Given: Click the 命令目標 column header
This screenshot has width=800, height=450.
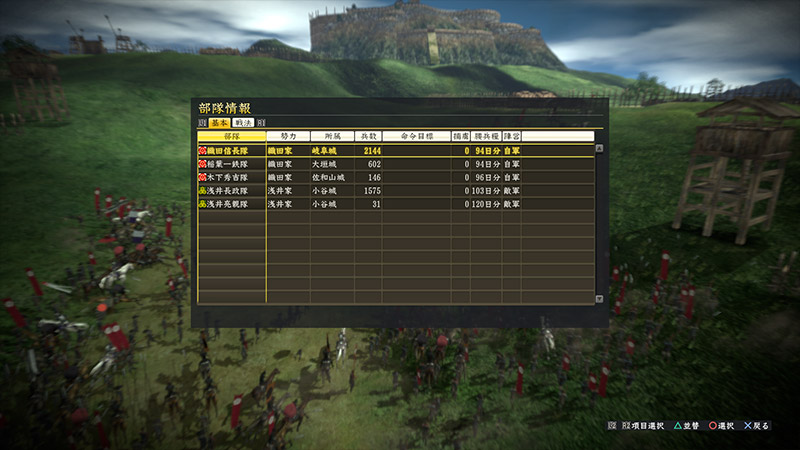Looking at the screenshot, I should click(418, 136).
